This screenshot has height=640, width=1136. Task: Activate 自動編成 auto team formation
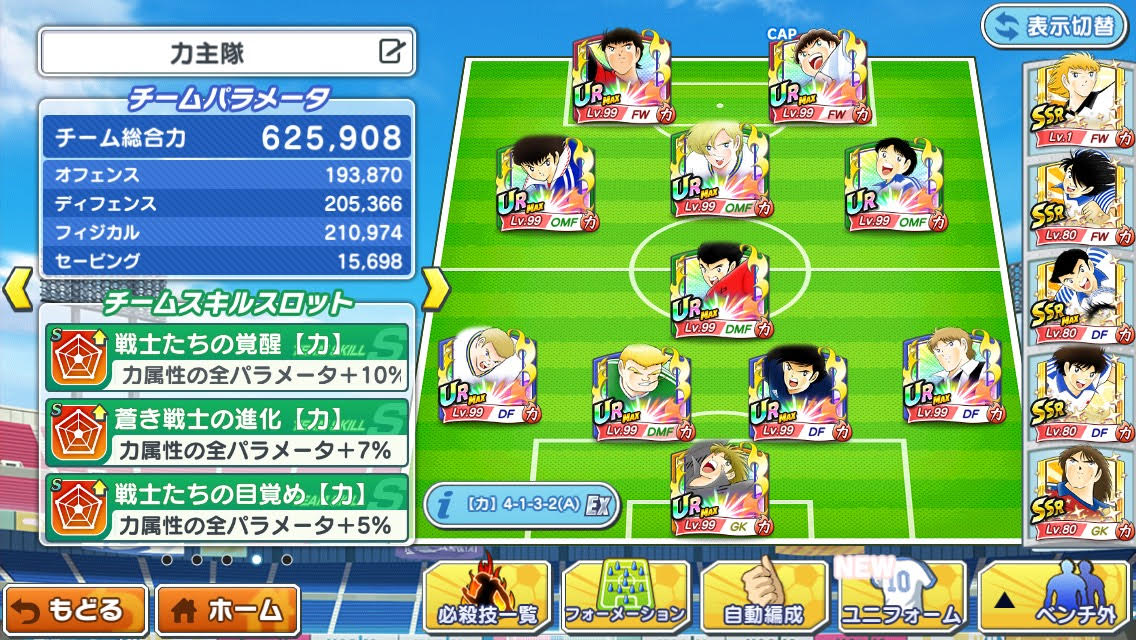pos(764,597)
